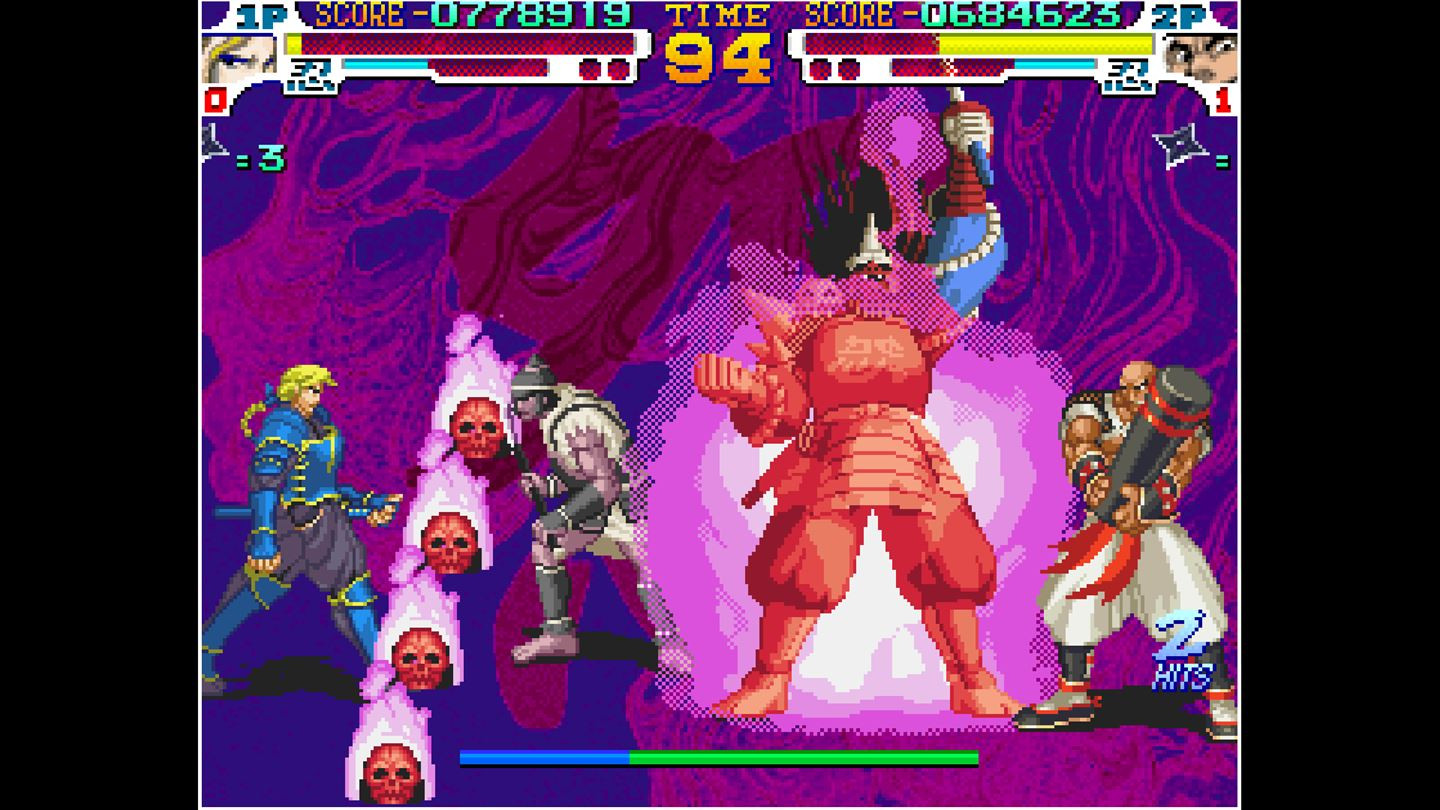Click the right 忍 ninja emblem
Viewport: 1440px width, 810px height.
(x=1128, y=73)
